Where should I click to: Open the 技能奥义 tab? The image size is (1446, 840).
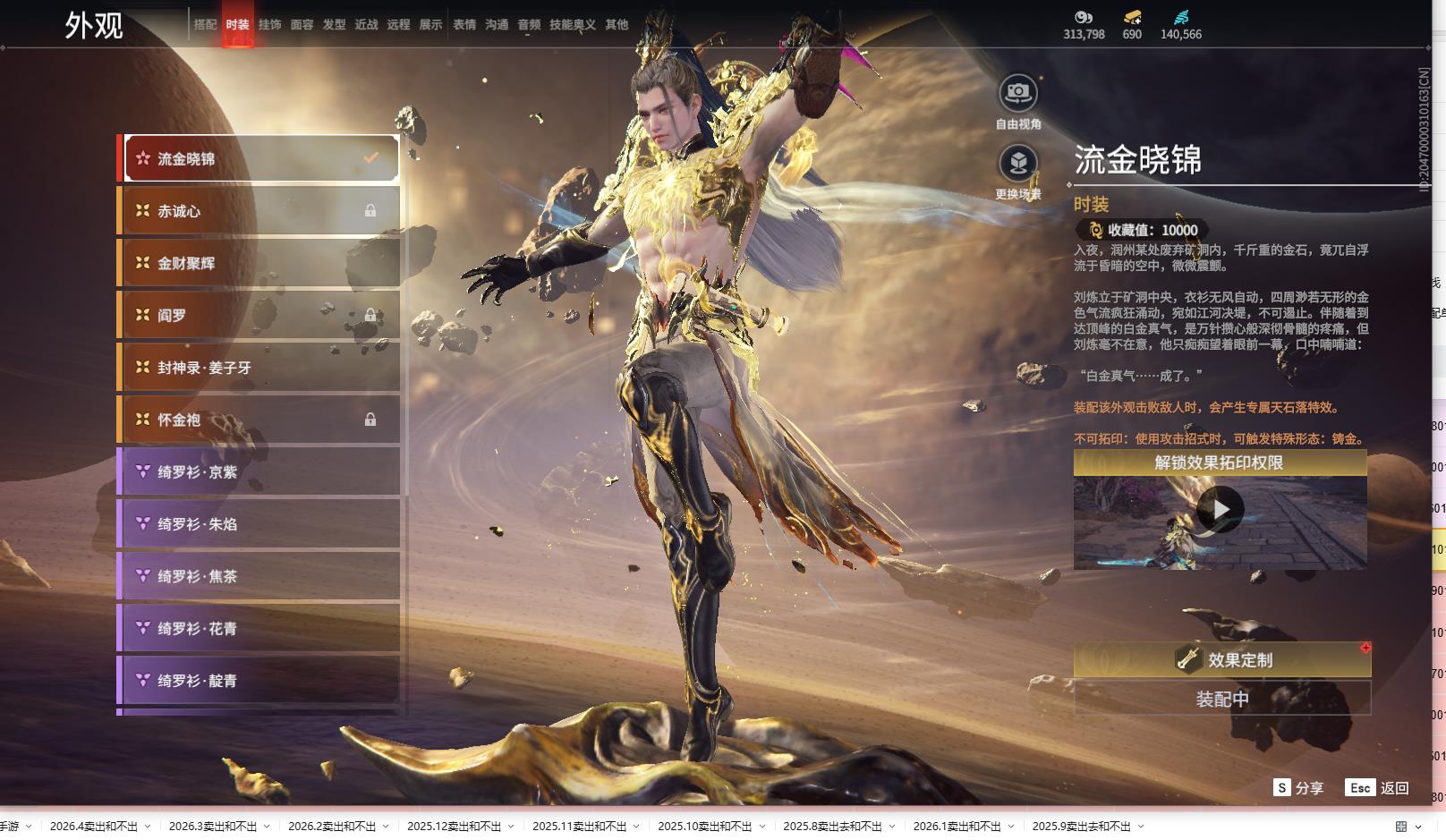coord(572,25)
